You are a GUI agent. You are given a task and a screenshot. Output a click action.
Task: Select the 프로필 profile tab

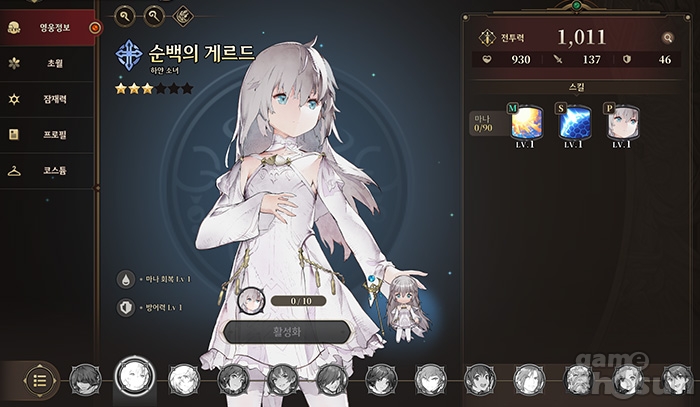pyautogui.click(x=48, y=135)
